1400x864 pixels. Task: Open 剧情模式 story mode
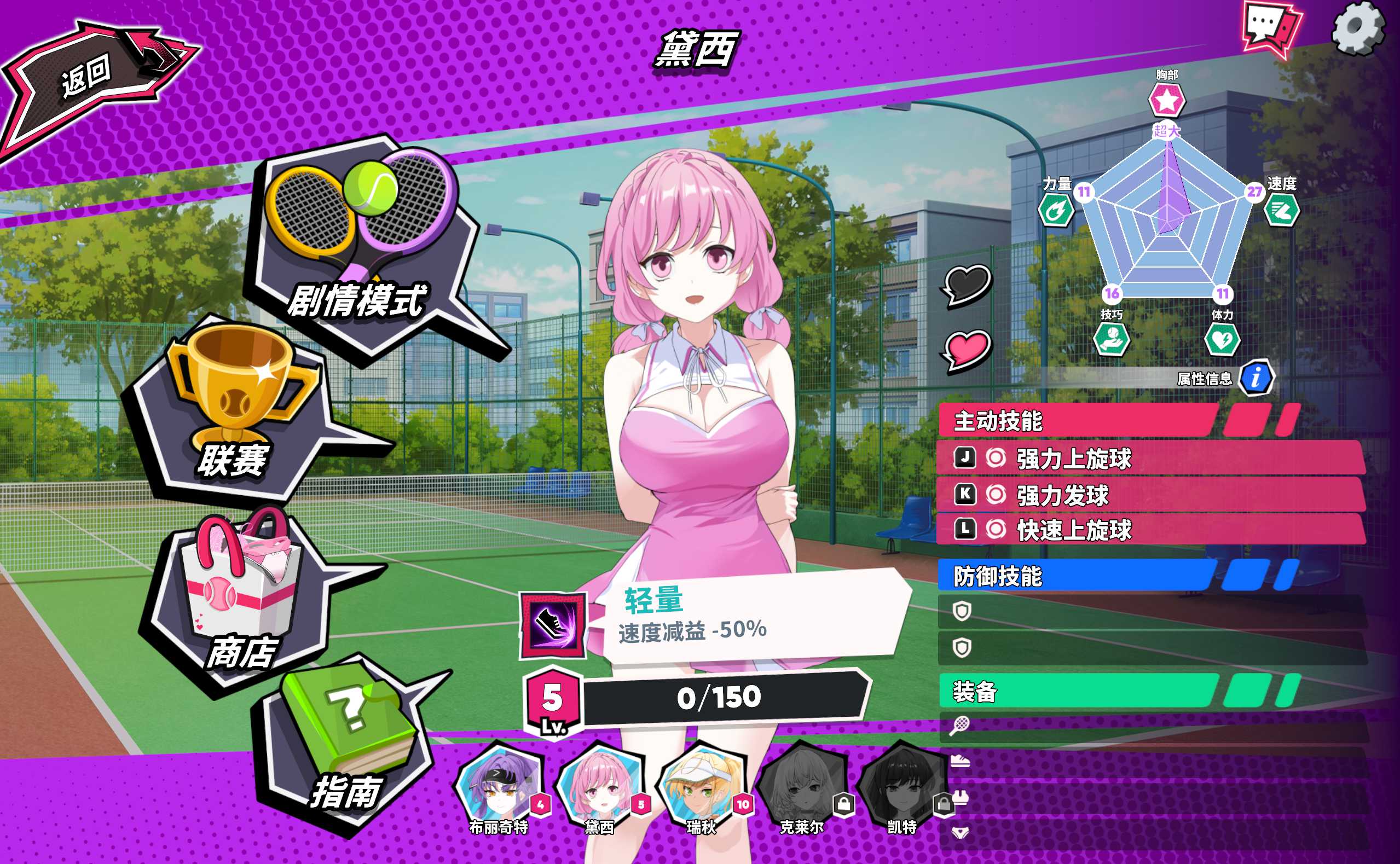(366, 246)
